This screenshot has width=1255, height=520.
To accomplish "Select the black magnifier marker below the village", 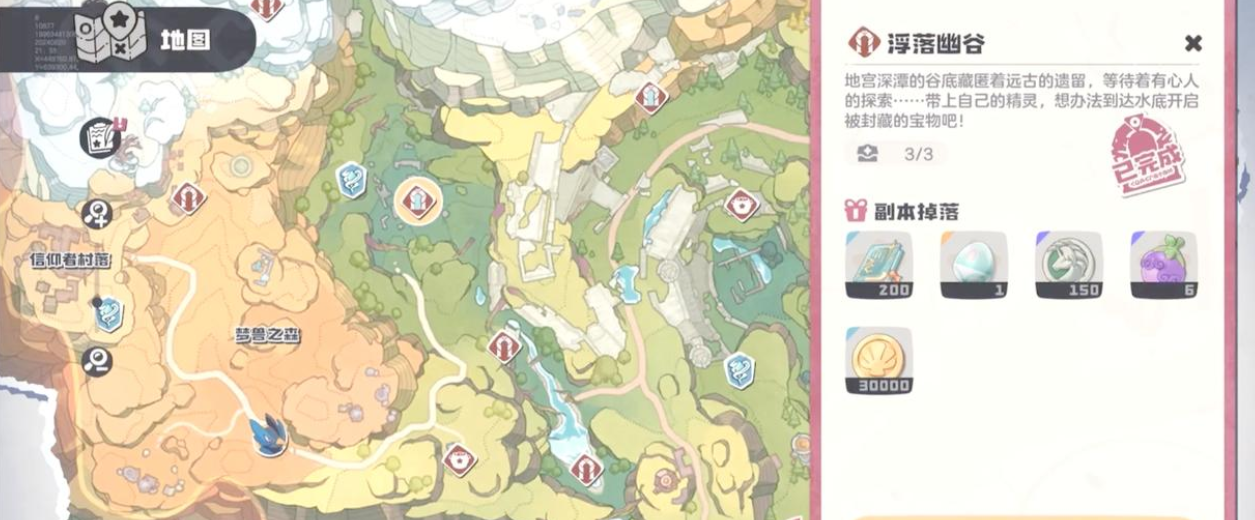I will click(x=97, y=362).
